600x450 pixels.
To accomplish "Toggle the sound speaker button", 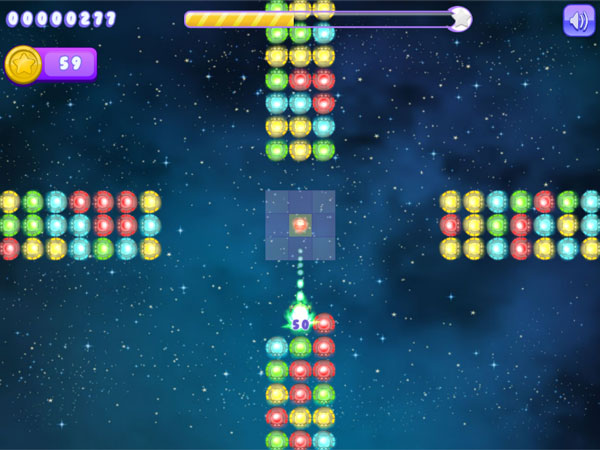I will click(x=578, y=20).
